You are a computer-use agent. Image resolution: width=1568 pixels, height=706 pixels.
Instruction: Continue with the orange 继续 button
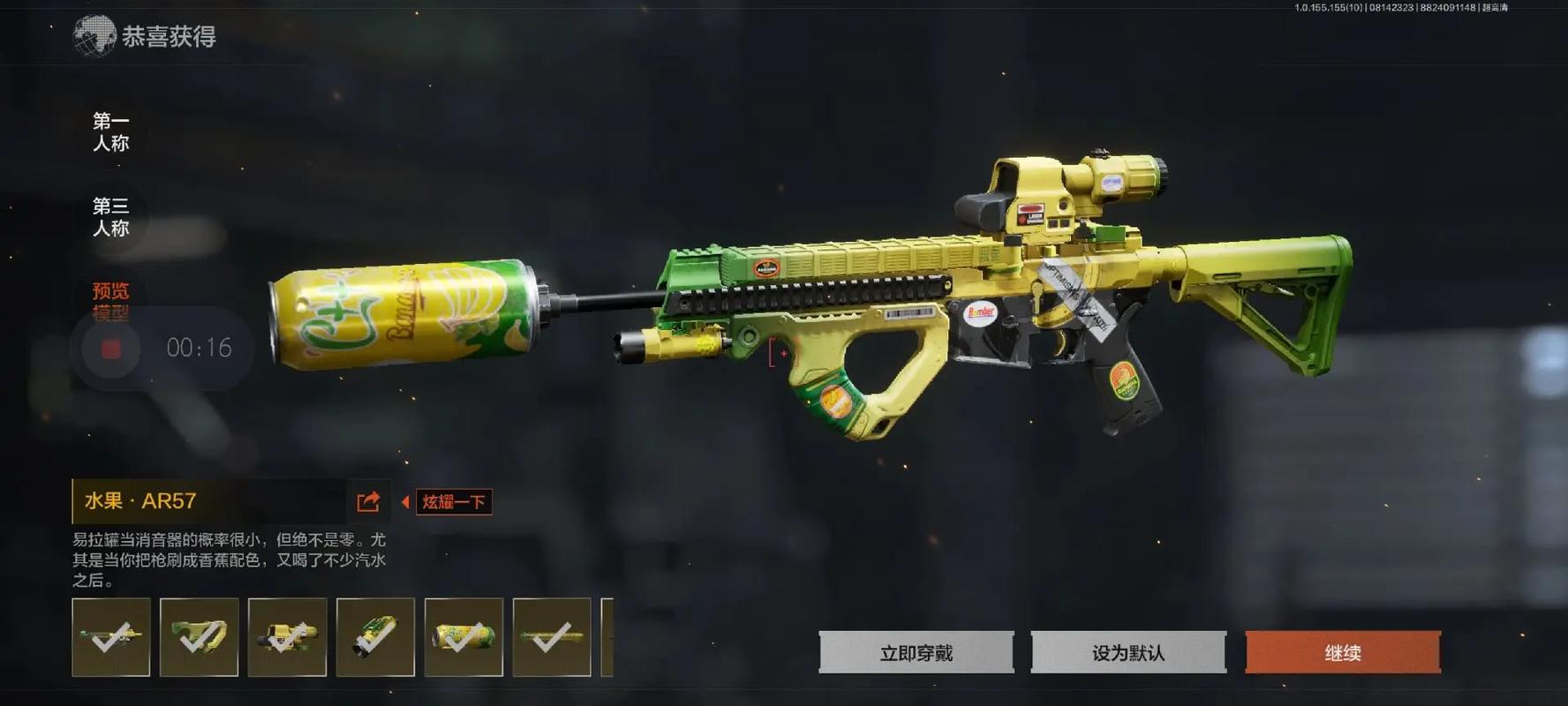click(1342, 653)
